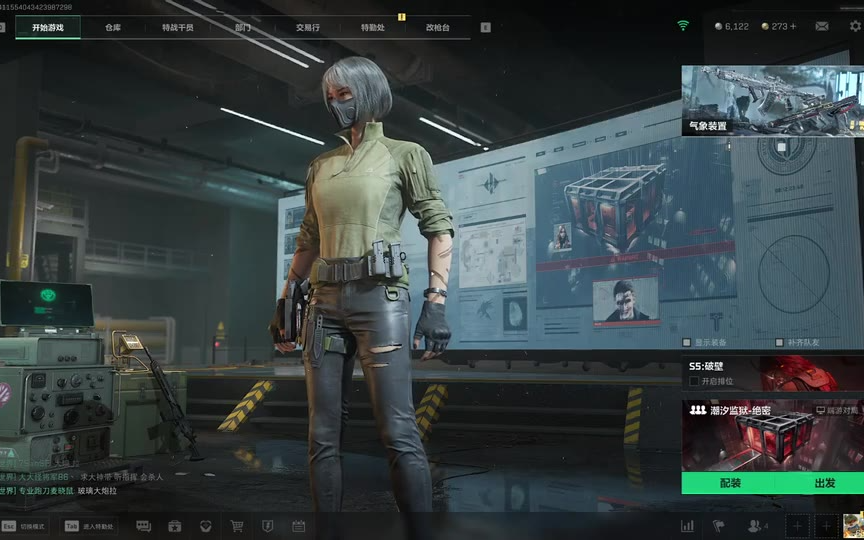864x540 pixels.
Task: Open the chat bubble icon
Action: [x=143, y=526]
